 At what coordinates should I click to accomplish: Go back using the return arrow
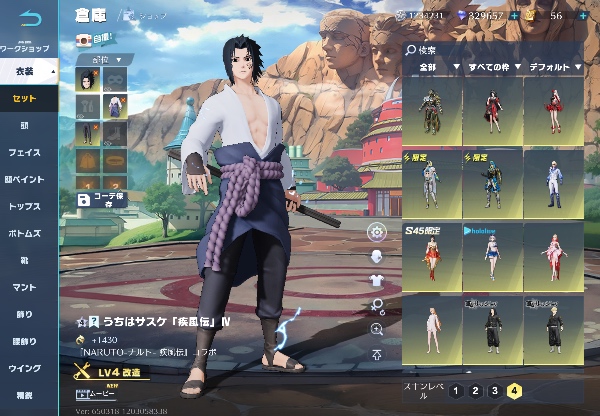click(x=30, y=19)
